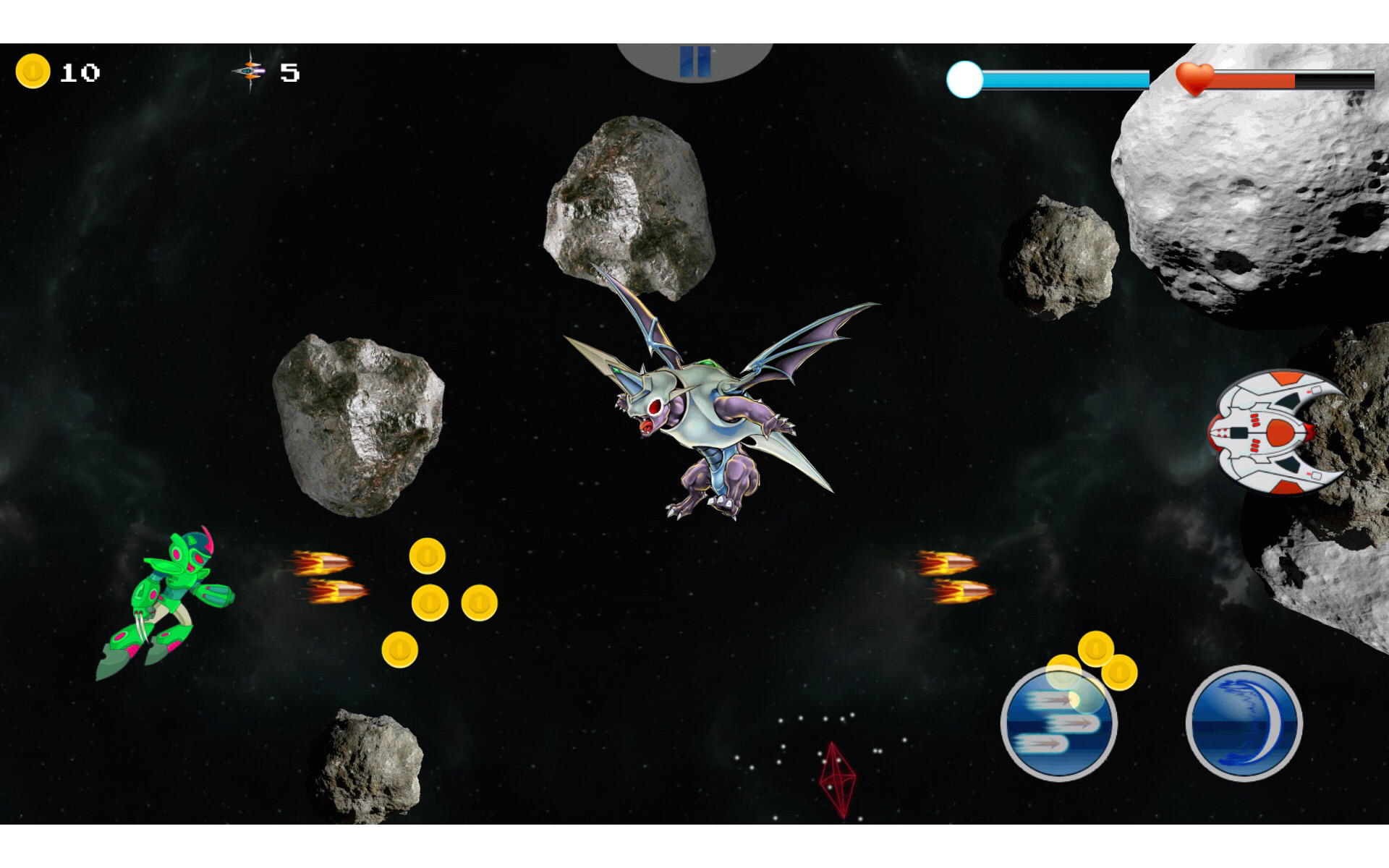Screen dimensions: 1389x868
Task: Click the HUD score area showing 10
Action: (80, 71)
